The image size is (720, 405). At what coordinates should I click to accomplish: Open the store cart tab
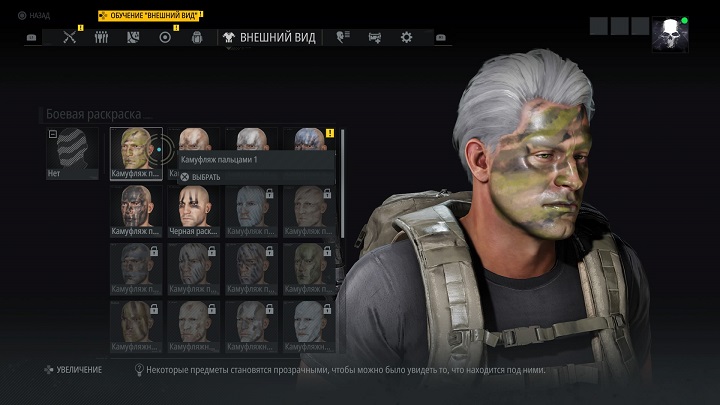point(374,37)
